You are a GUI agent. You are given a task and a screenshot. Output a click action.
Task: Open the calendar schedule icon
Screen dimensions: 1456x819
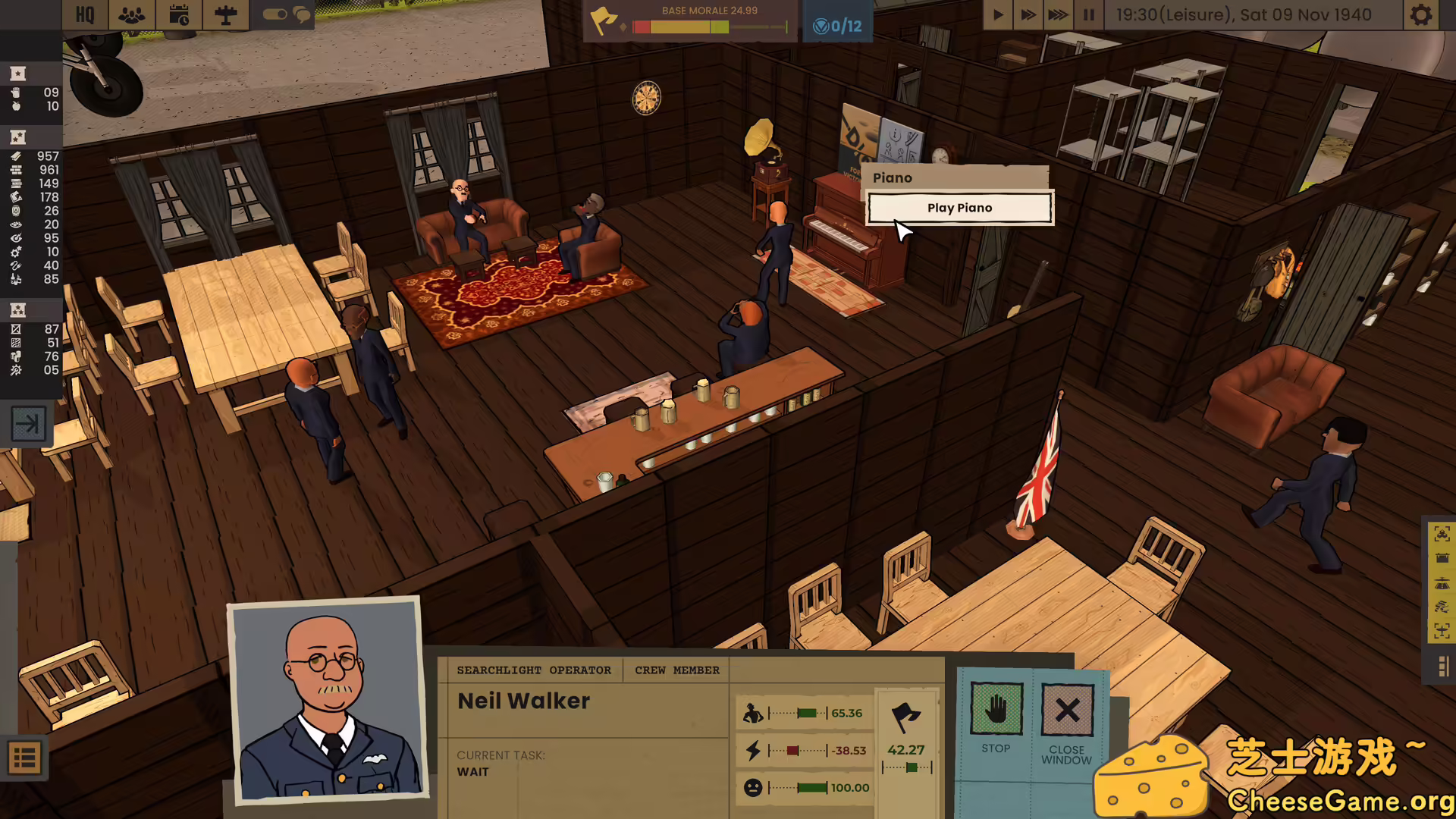pyautogui.click(x=179, y=15)
